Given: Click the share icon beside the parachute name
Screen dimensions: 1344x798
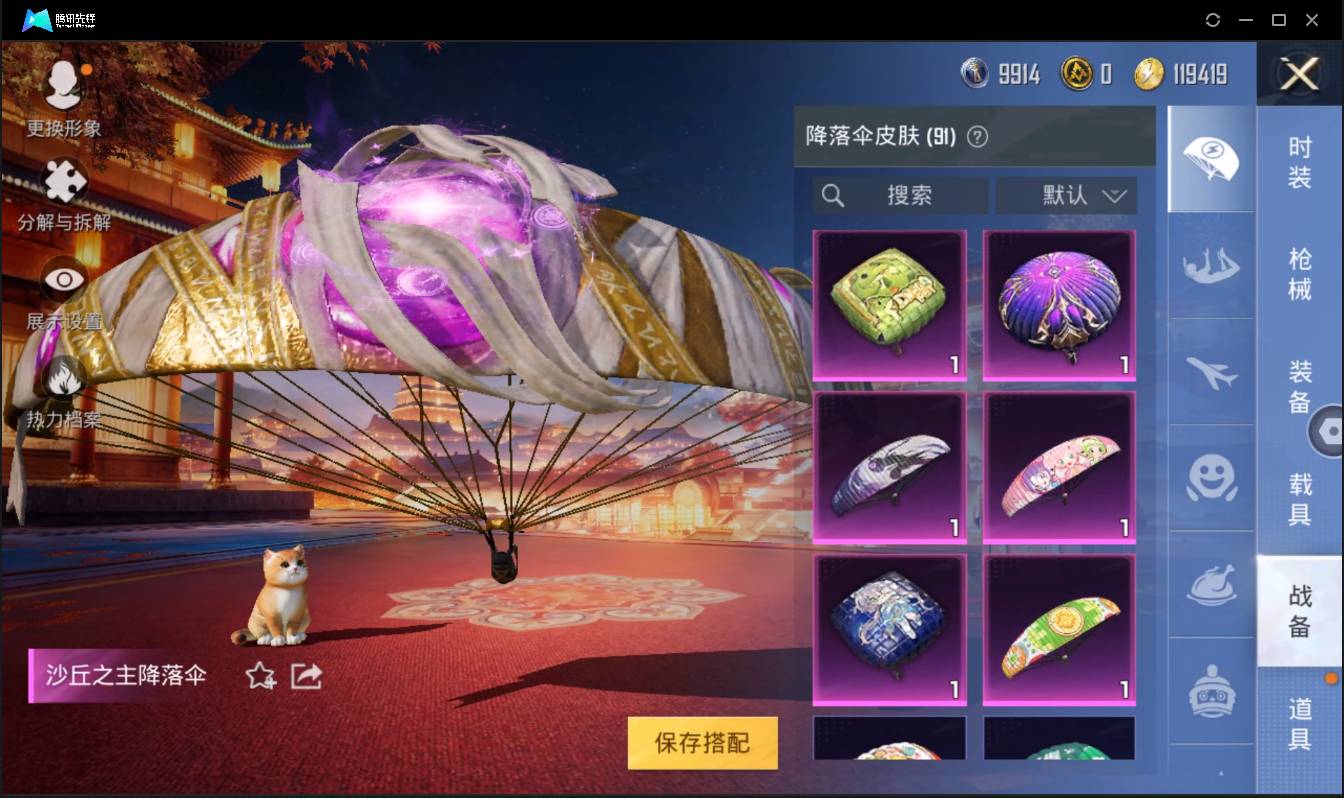Looking at the screenshot, I should coord(306,676).
